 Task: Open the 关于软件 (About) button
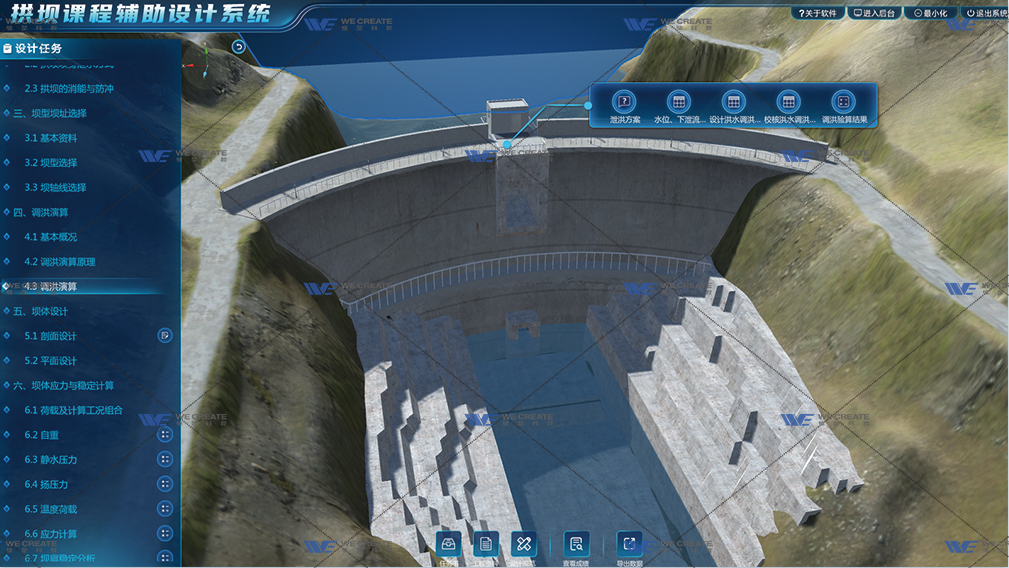pyautogui.click(x=817, y=13)
